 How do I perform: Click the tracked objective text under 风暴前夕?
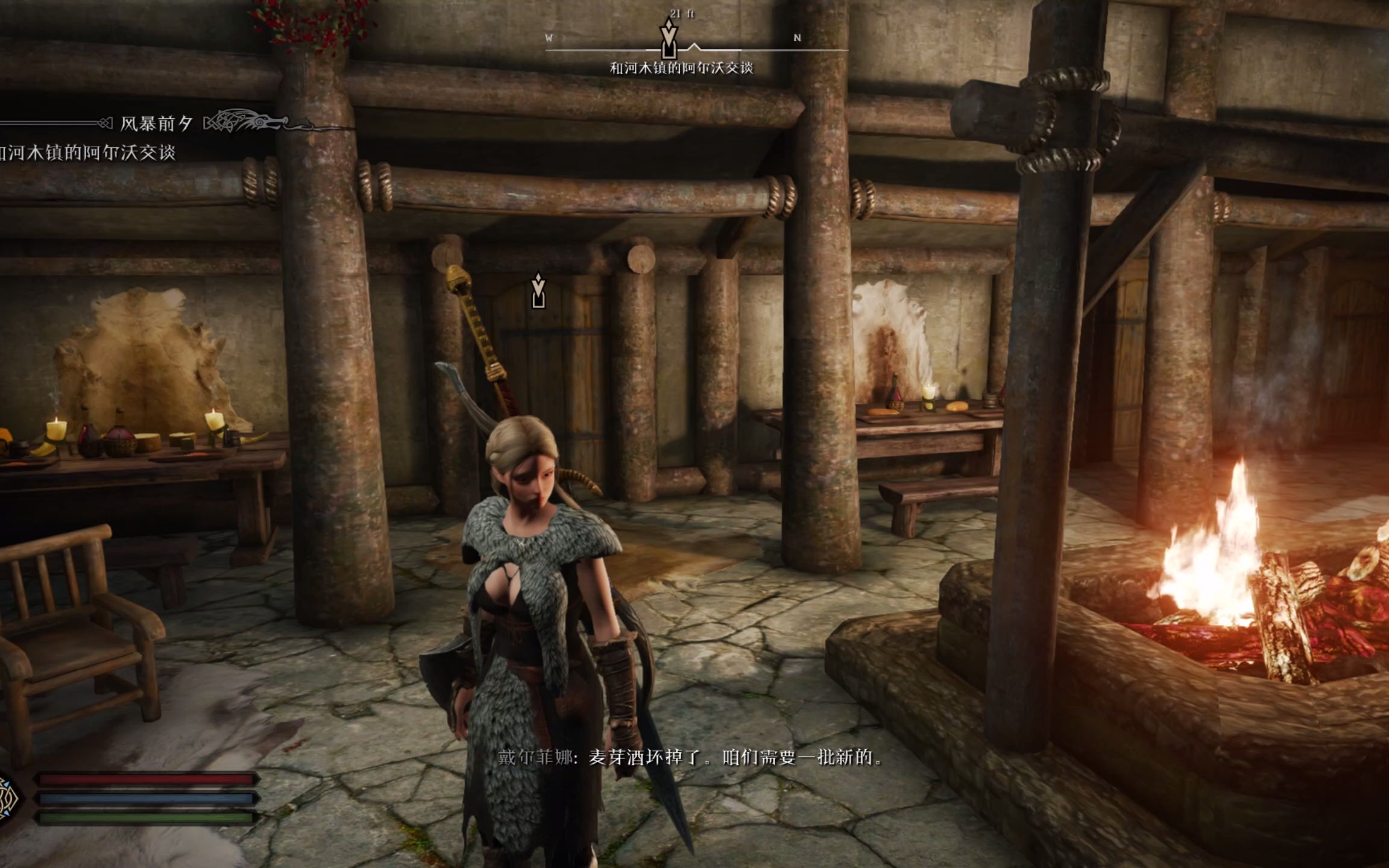click(x=87, y=153)
